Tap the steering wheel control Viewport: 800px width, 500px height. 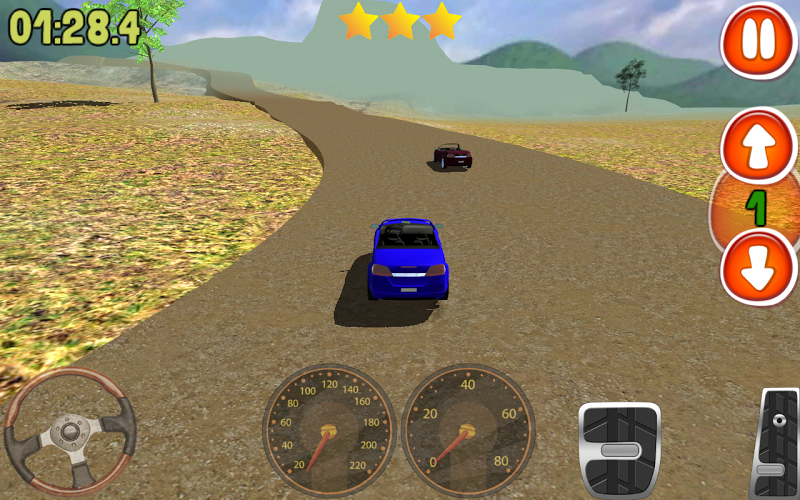pyautogui.click(x=70, y=433)
